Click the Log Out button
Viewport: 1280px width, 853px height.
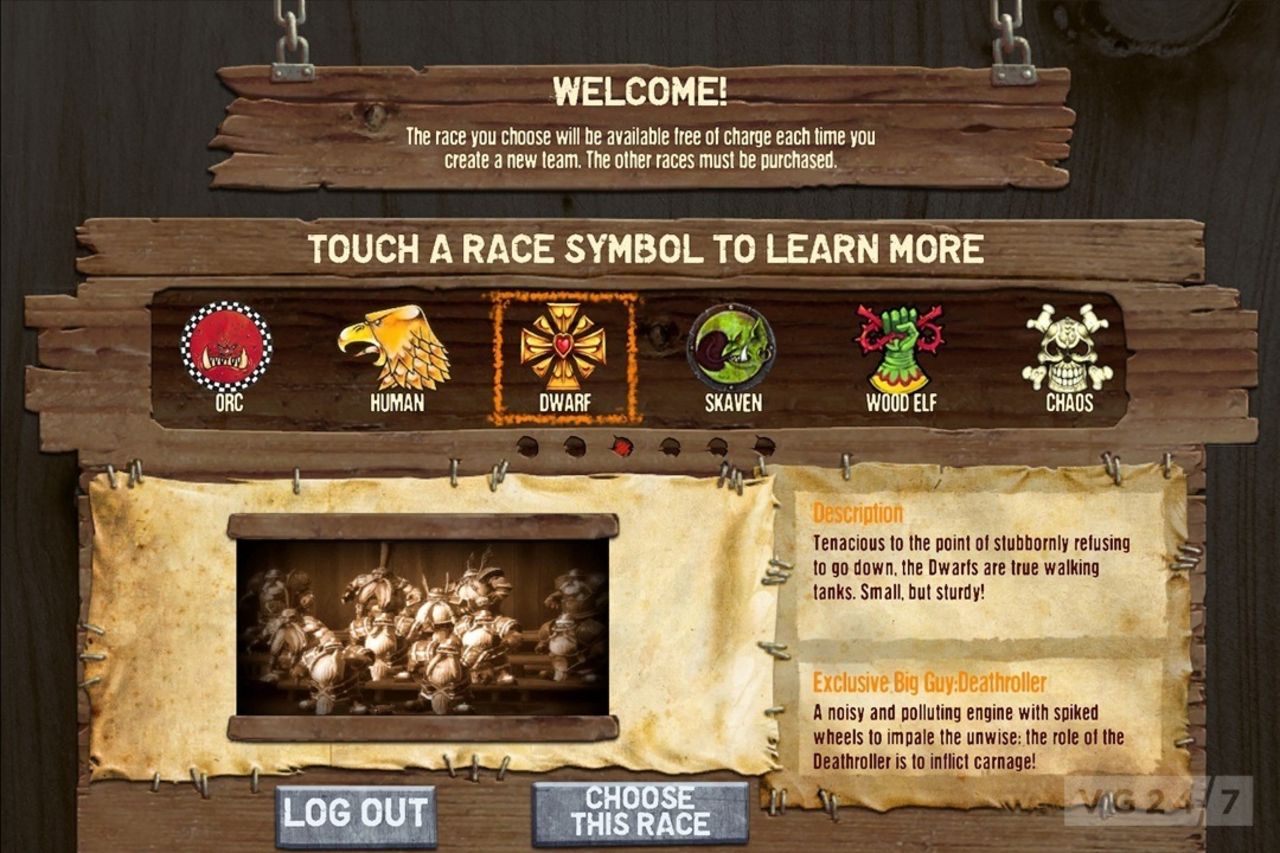(x=356, y=814)
